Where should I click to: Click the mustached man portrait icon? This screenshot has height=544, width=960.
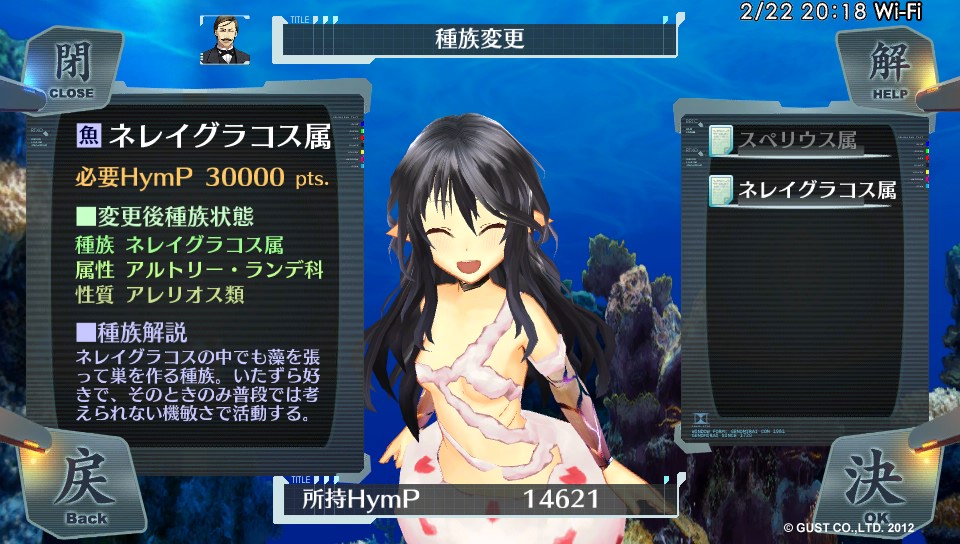pos(223,39)
